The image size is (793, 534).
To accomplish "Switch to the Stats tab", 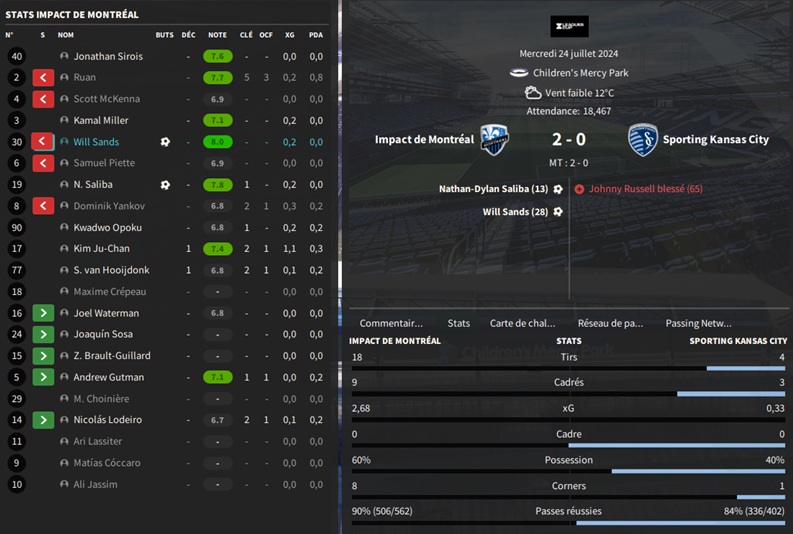I will pos(458,323).
